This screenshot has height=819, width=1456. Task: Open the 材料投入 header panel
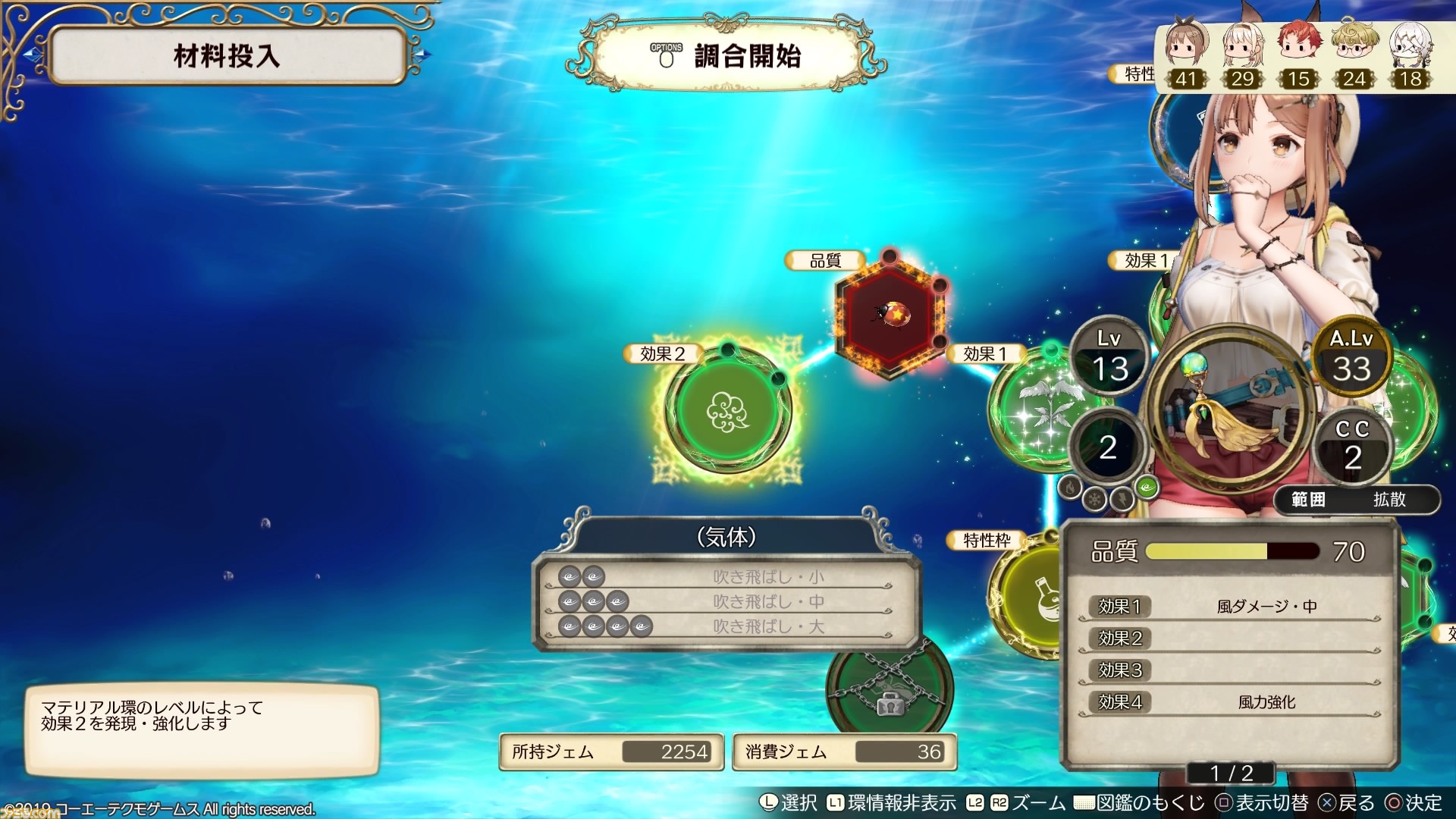[227, 56]
